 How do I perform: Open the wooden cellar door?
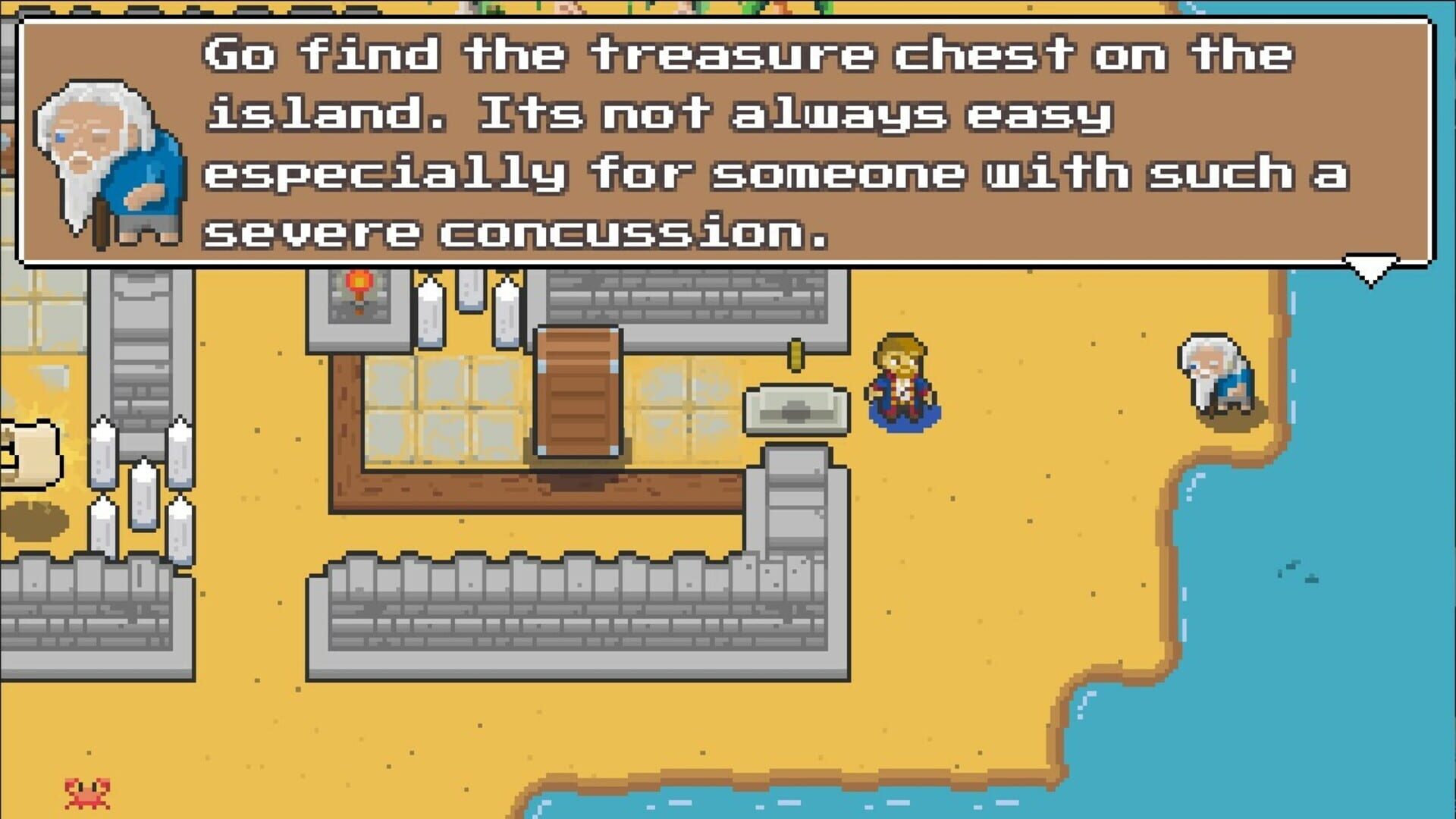pyautogui.click(x=580, y=394)
